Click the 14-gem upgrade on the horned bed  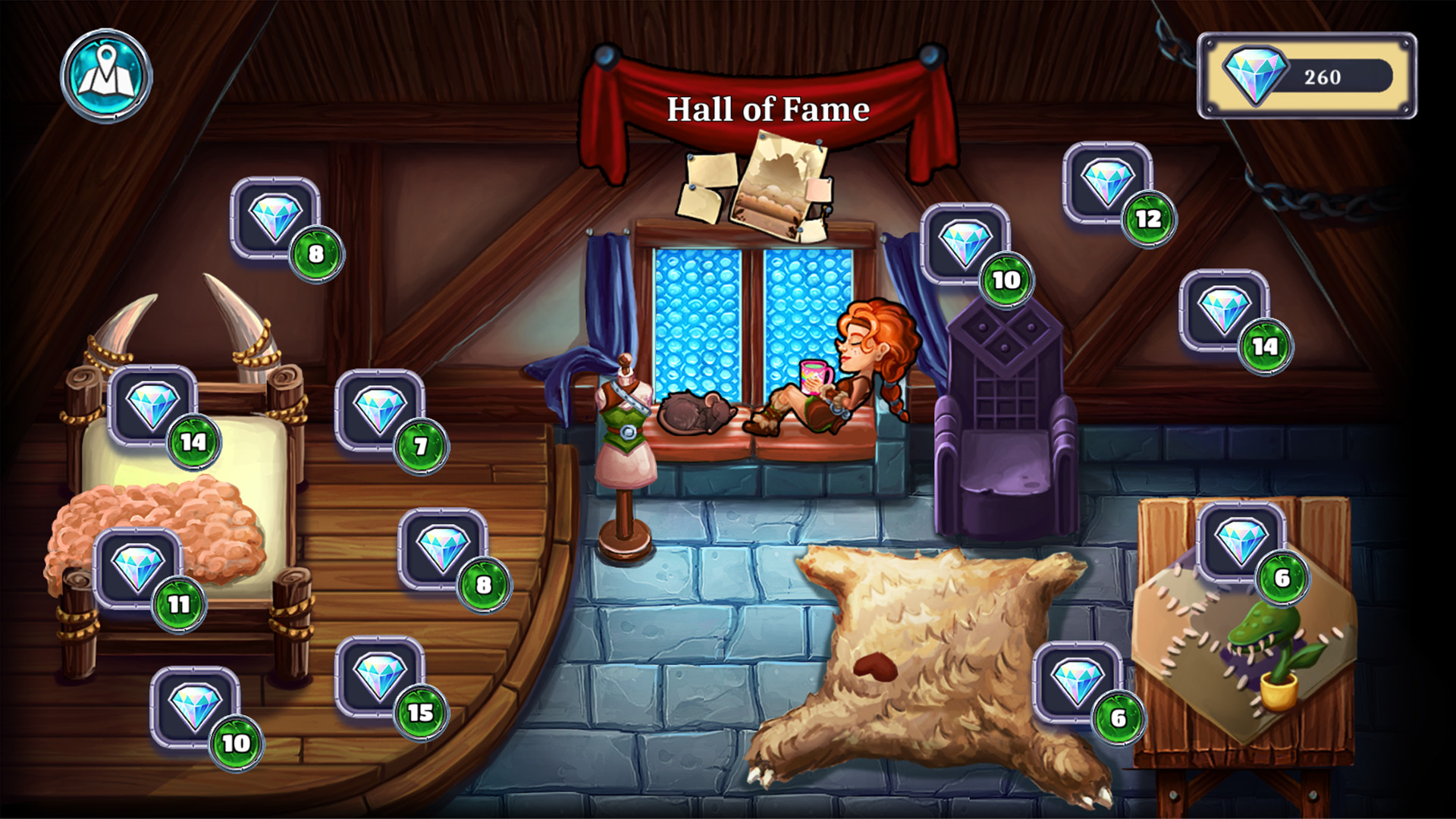pyautogui.click(x=152, y=405)
